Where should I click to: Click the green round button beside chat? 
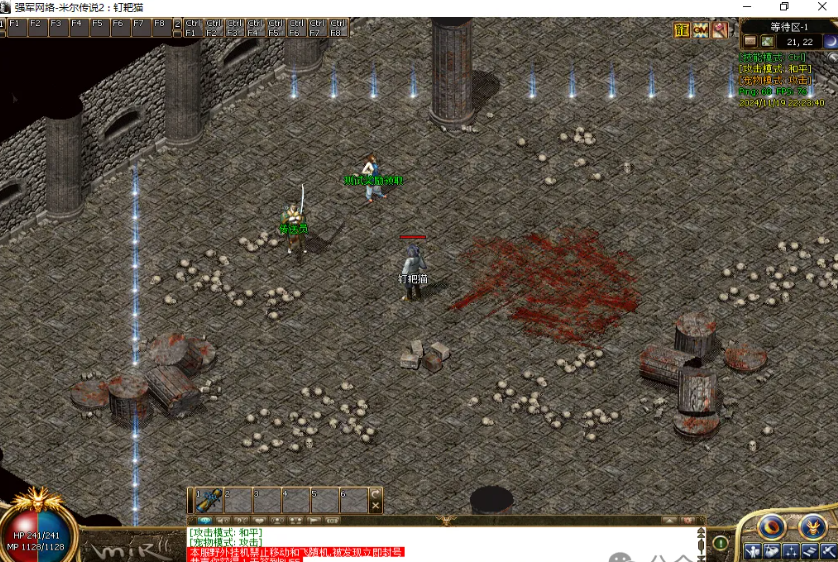coord(720,543)
